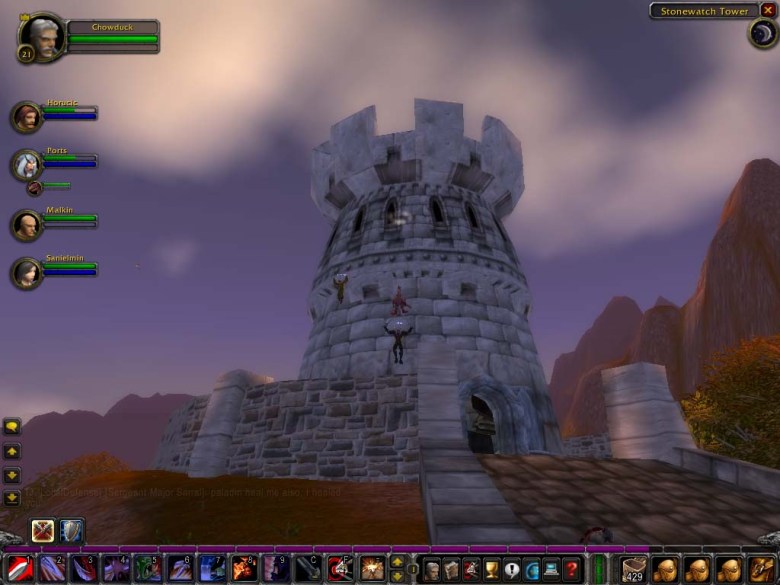Switch to the shield defensive stance
The height and width of the screenshot is (585, 780).
(72, 530)
